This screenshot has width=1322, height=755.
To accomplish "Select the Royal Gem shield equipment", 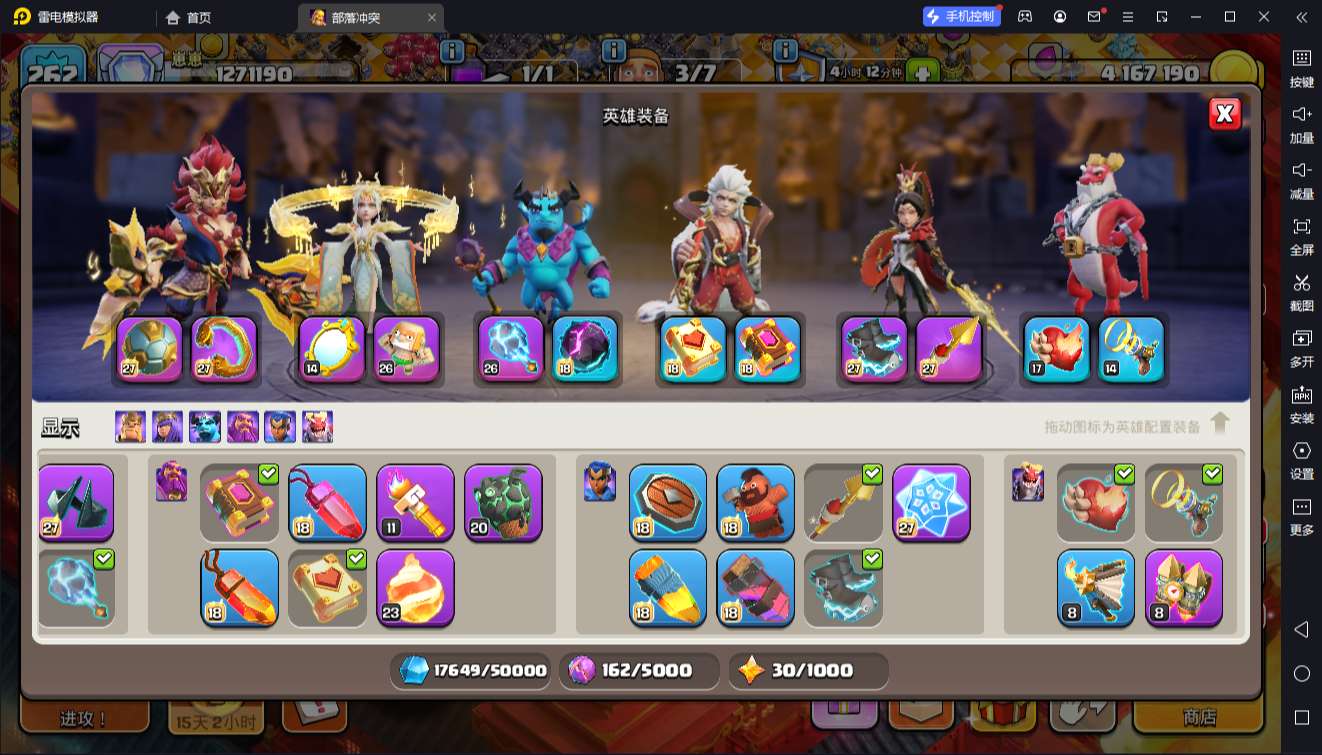I will [x=667, y=502].
